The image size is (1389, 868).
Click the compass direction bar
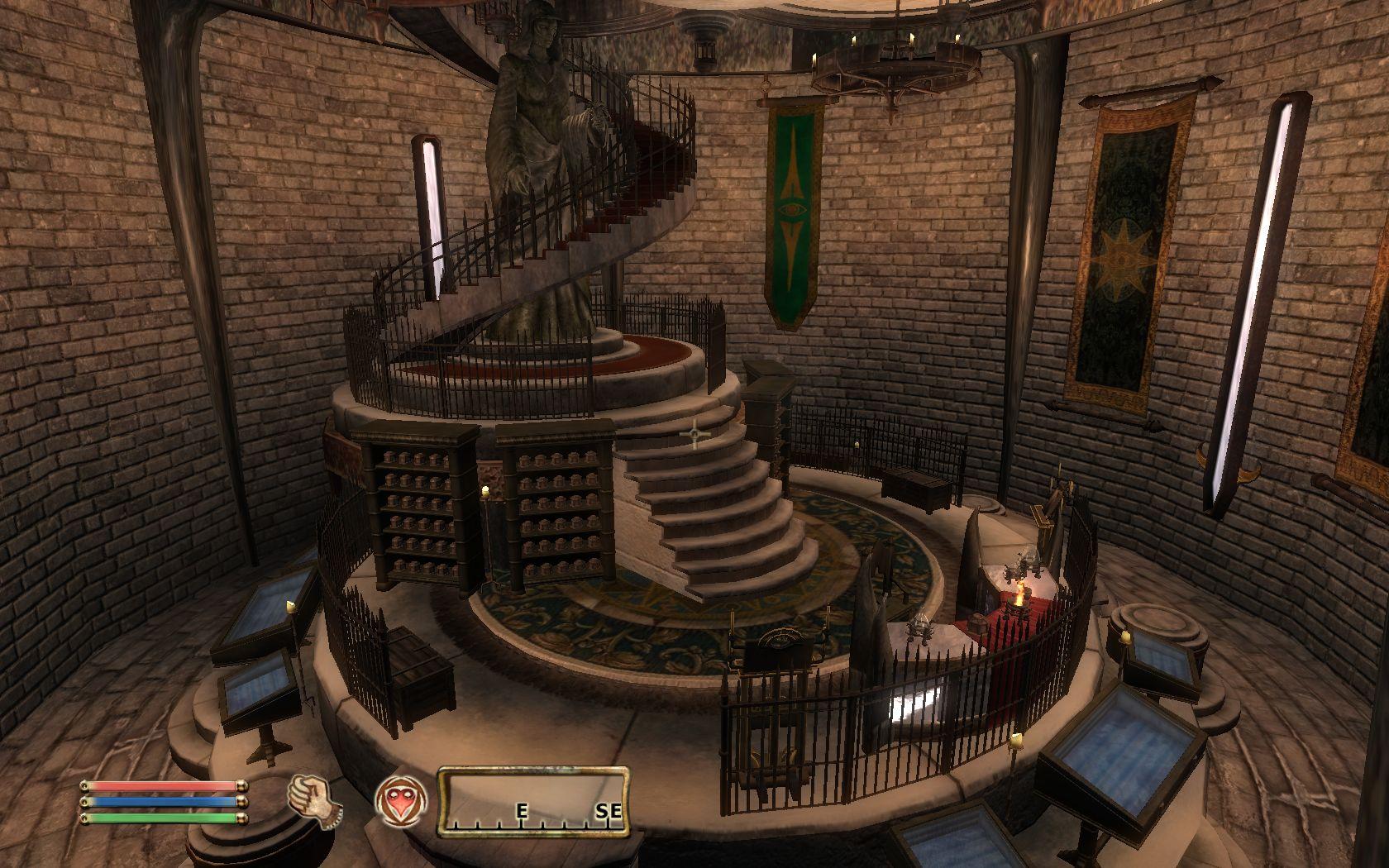pos(532,800)
